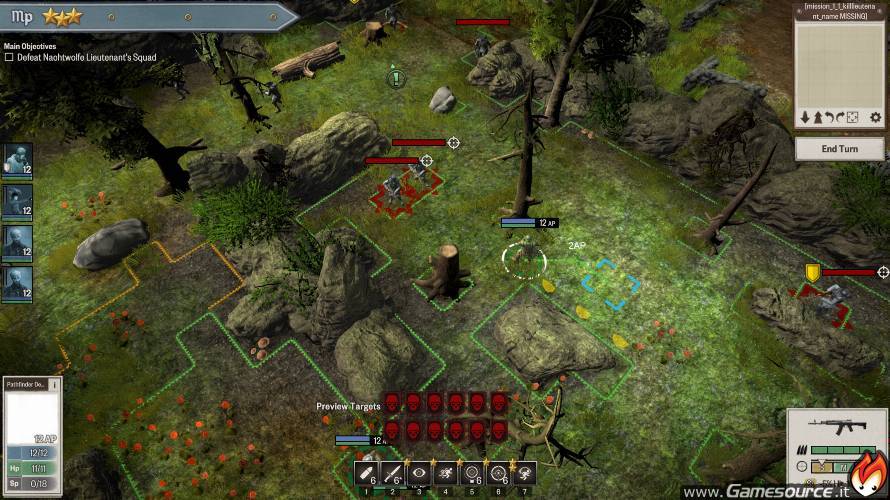Click the up arrow camera control

(816, 118)
